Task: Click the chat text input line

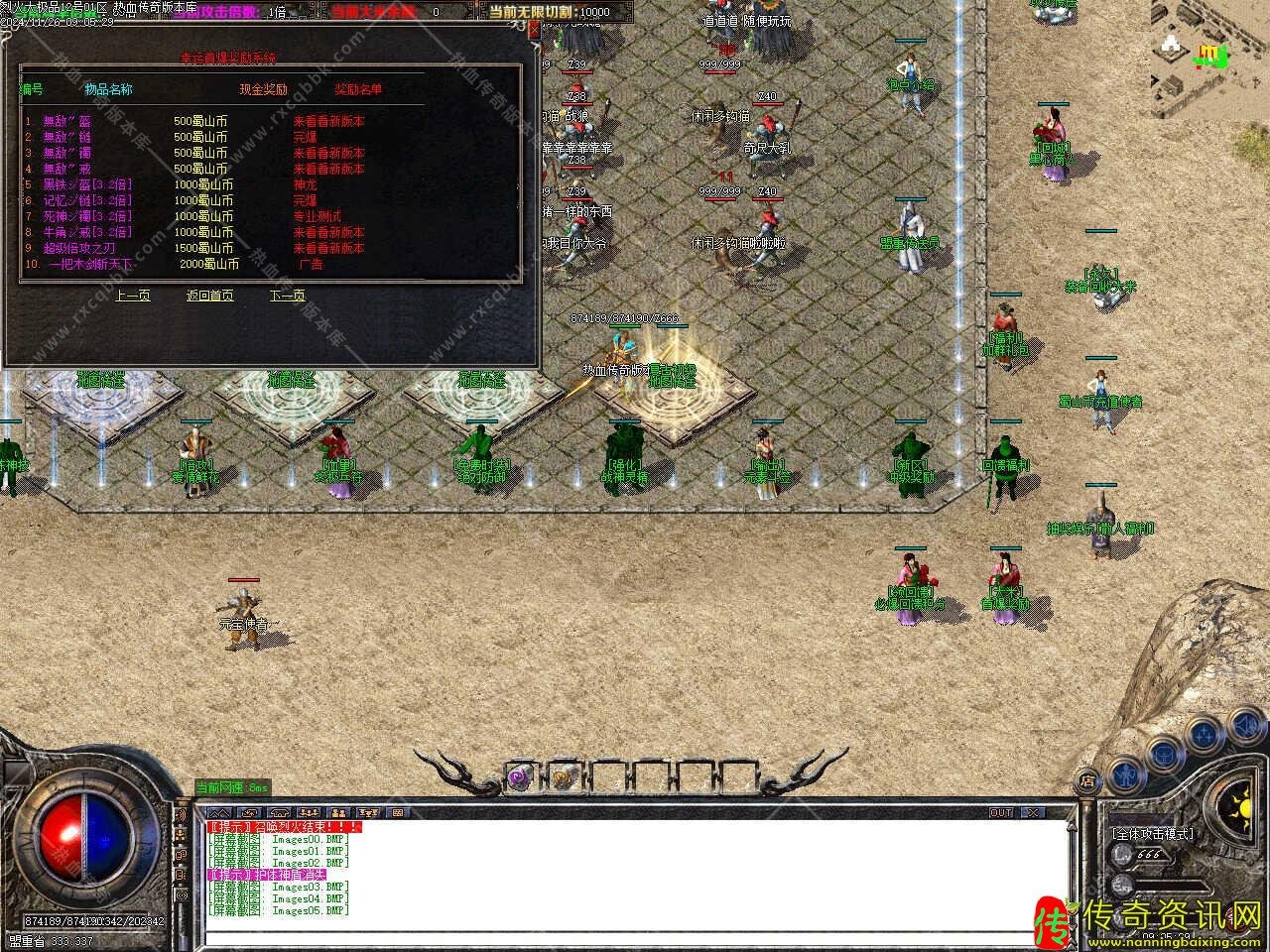Action: [x=635, y=937]
